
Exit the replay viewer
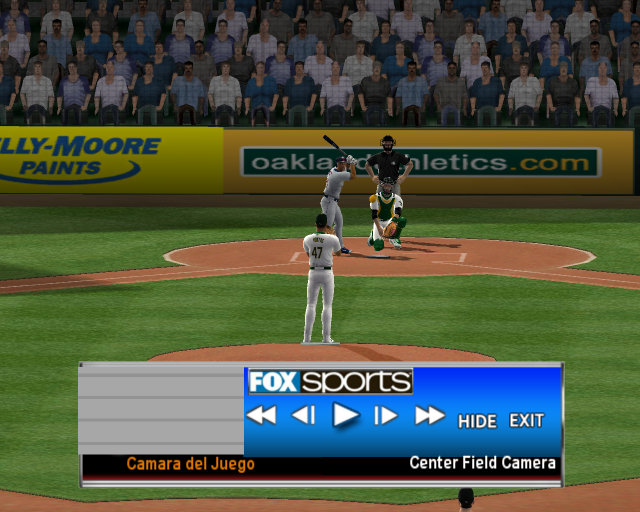point(527,421)
